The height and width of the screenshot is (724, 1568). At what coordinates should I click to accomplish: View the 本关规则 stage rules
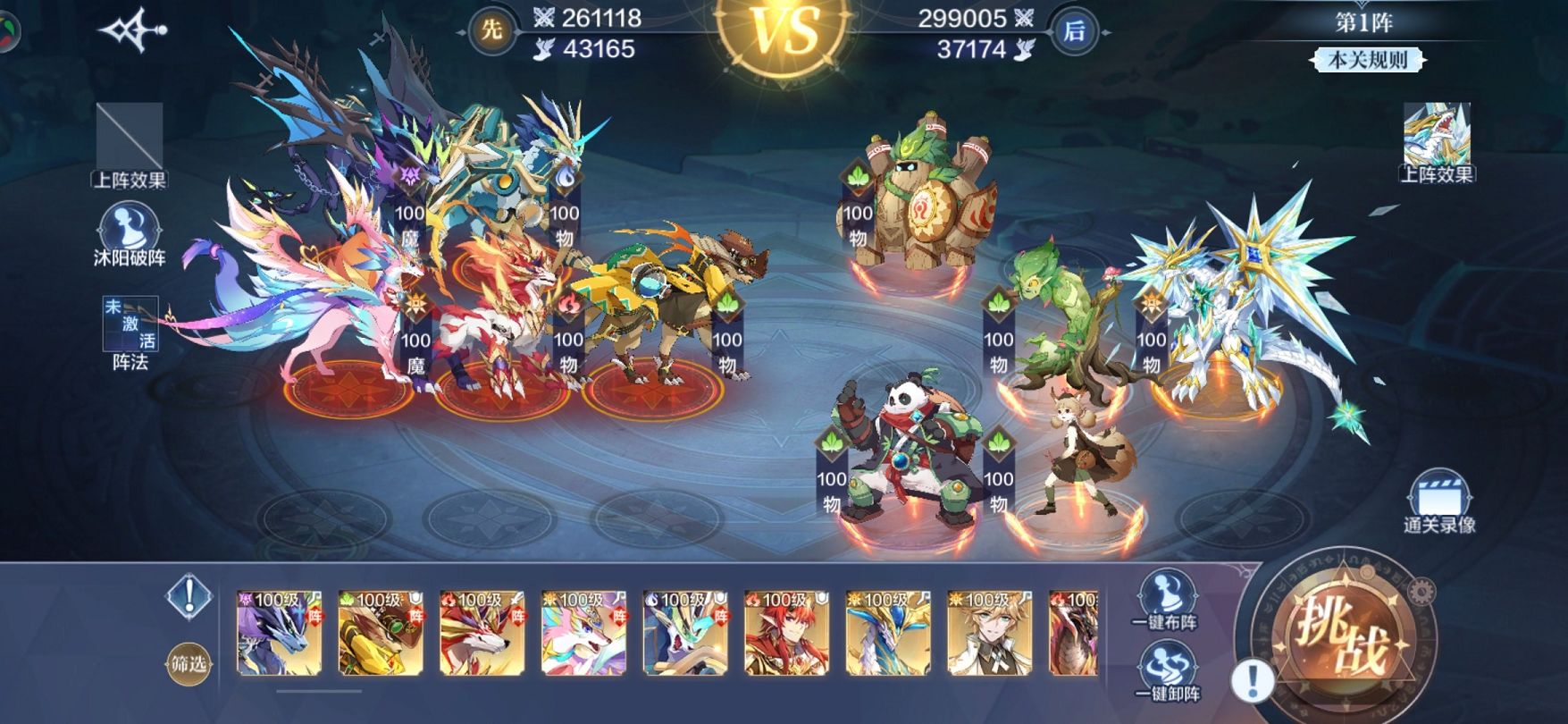(1367, 60)
